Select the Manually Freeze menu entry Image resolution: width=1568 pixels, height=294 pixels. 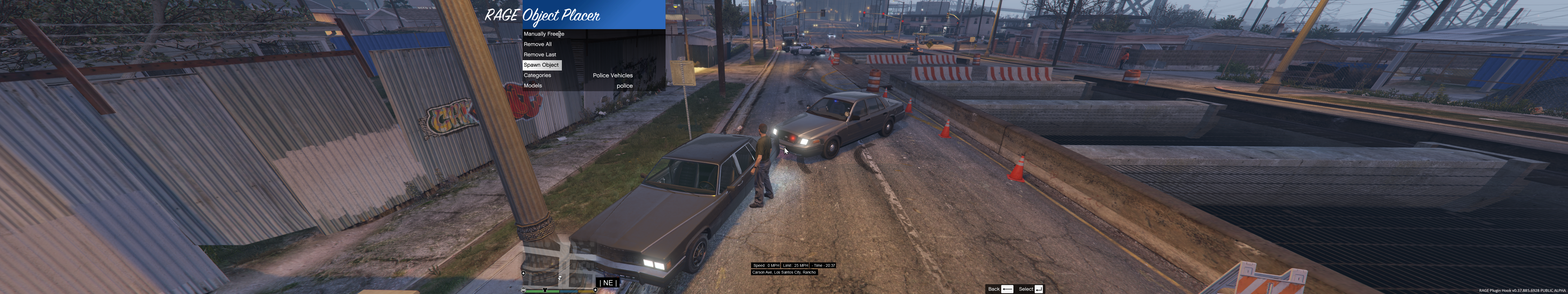544,34
